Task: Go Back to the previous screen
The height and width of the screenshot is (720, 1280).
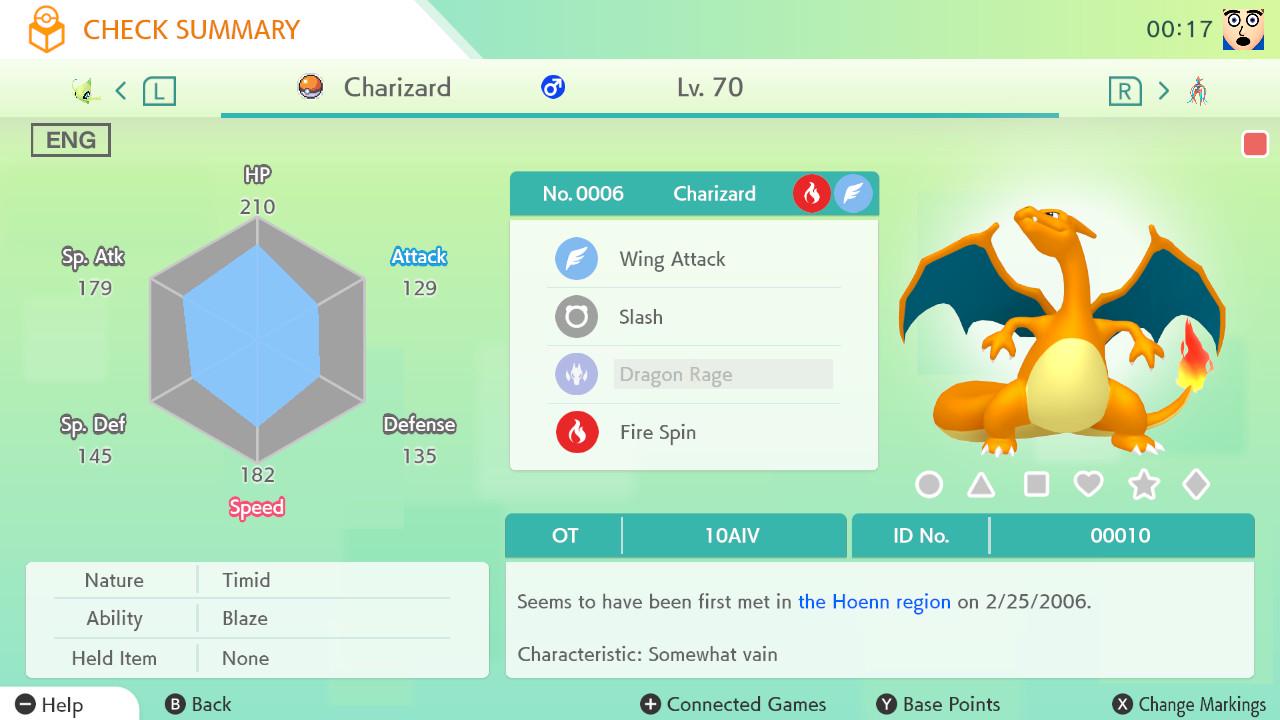Action: click(x=198, y=704)
